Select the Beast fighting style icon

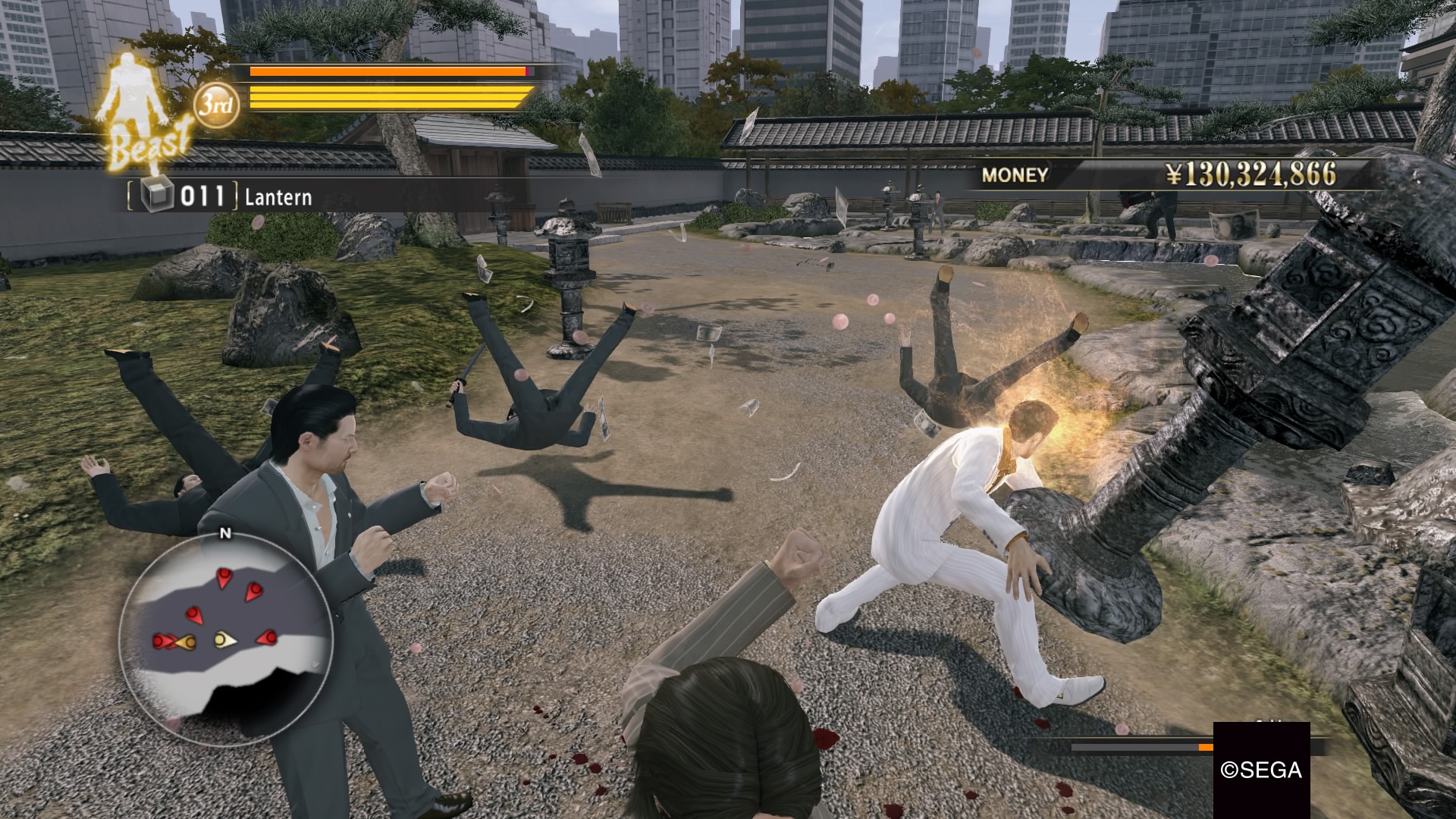click(143, 114)
